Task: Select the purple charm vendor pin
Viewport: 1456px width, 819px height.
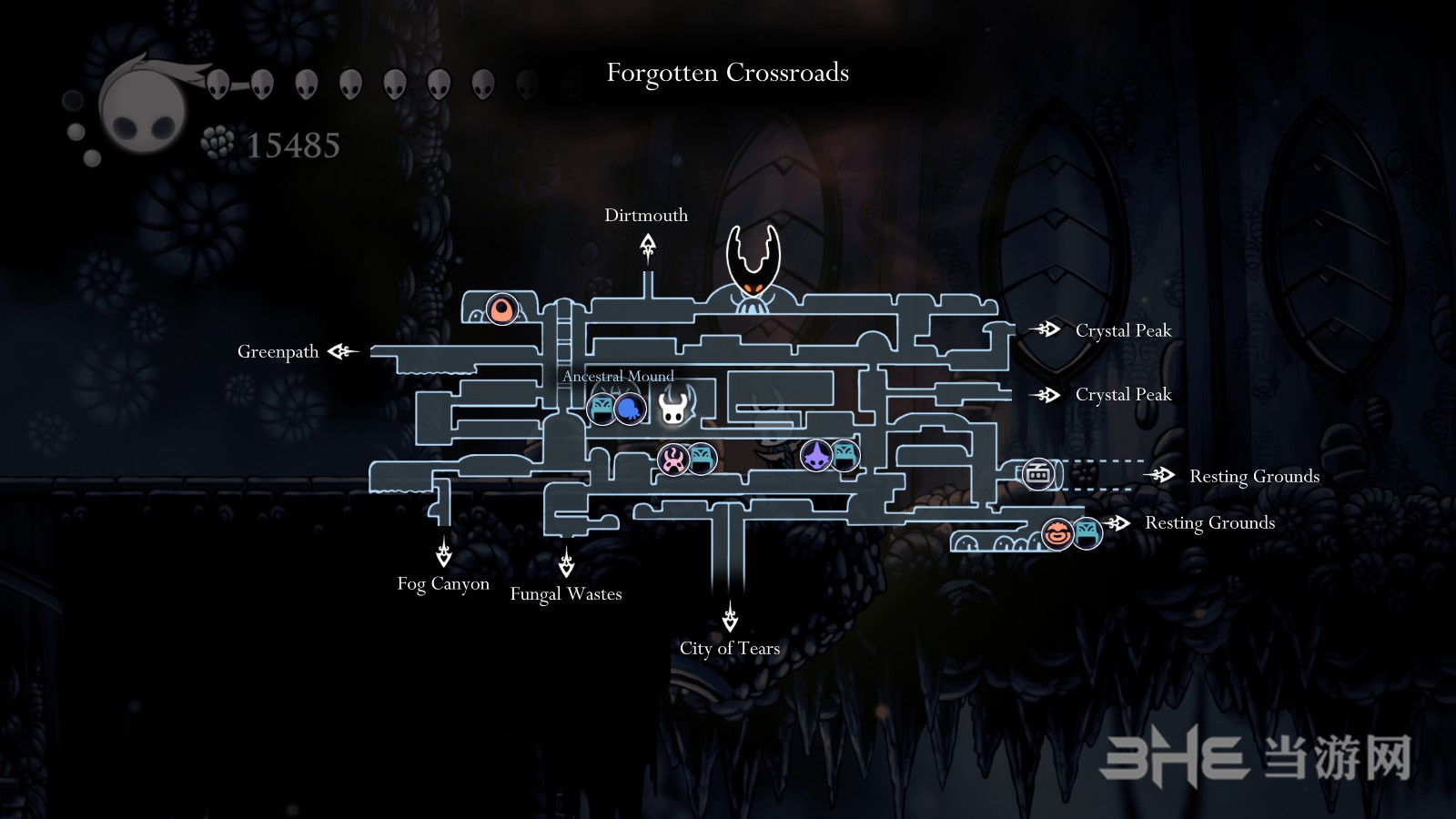Action: [x=816, y=455]
